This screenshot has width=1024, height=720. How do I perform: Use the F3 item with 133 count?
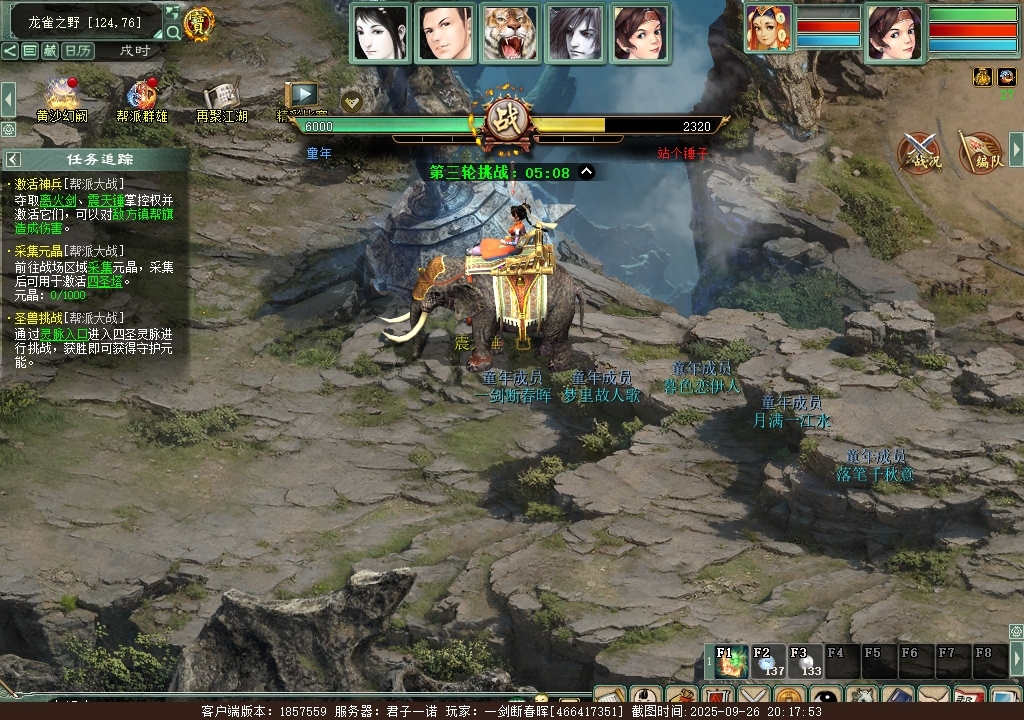(x=804, y=661)
